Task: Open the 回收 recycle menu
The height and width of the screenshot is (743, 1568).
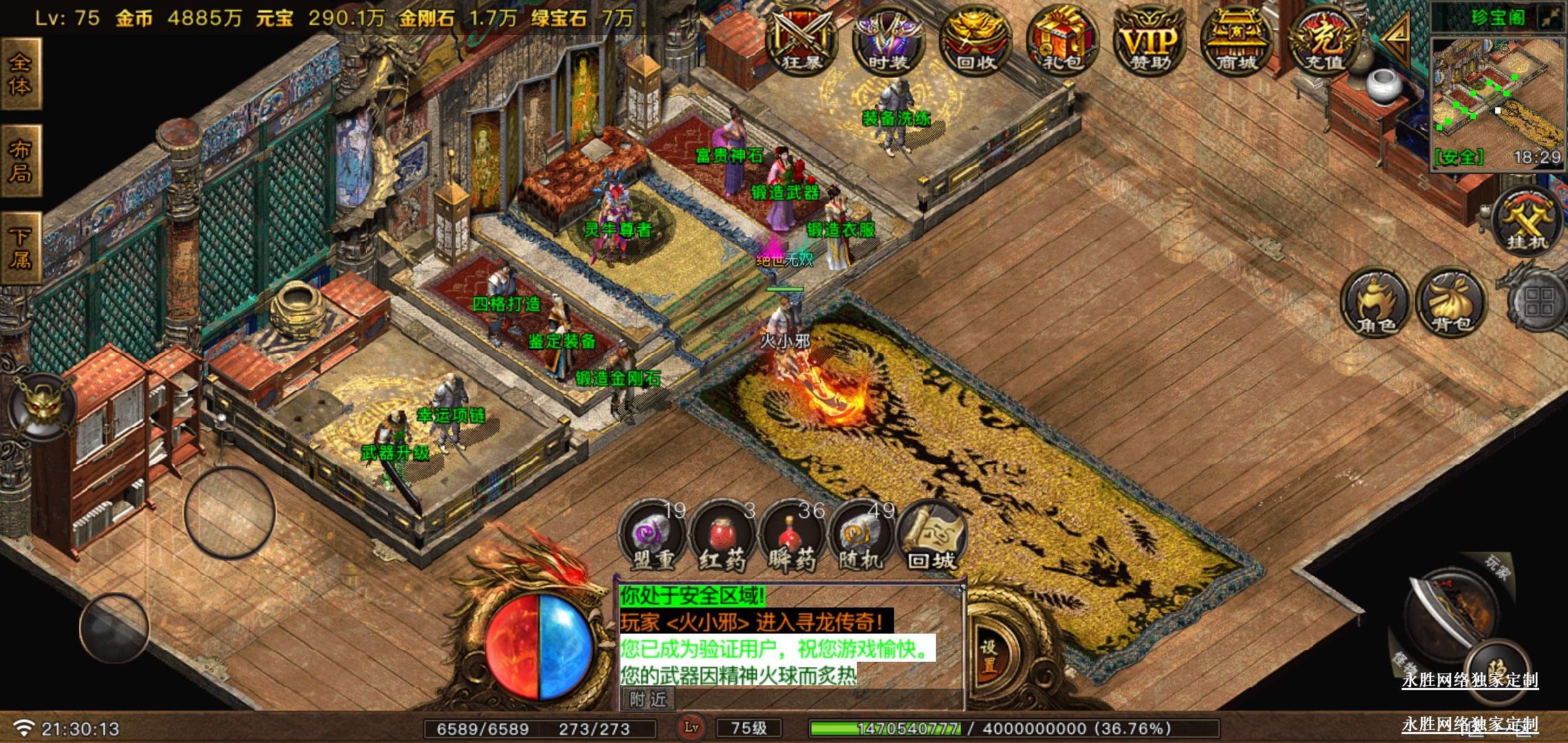Action: pos(975,41)
